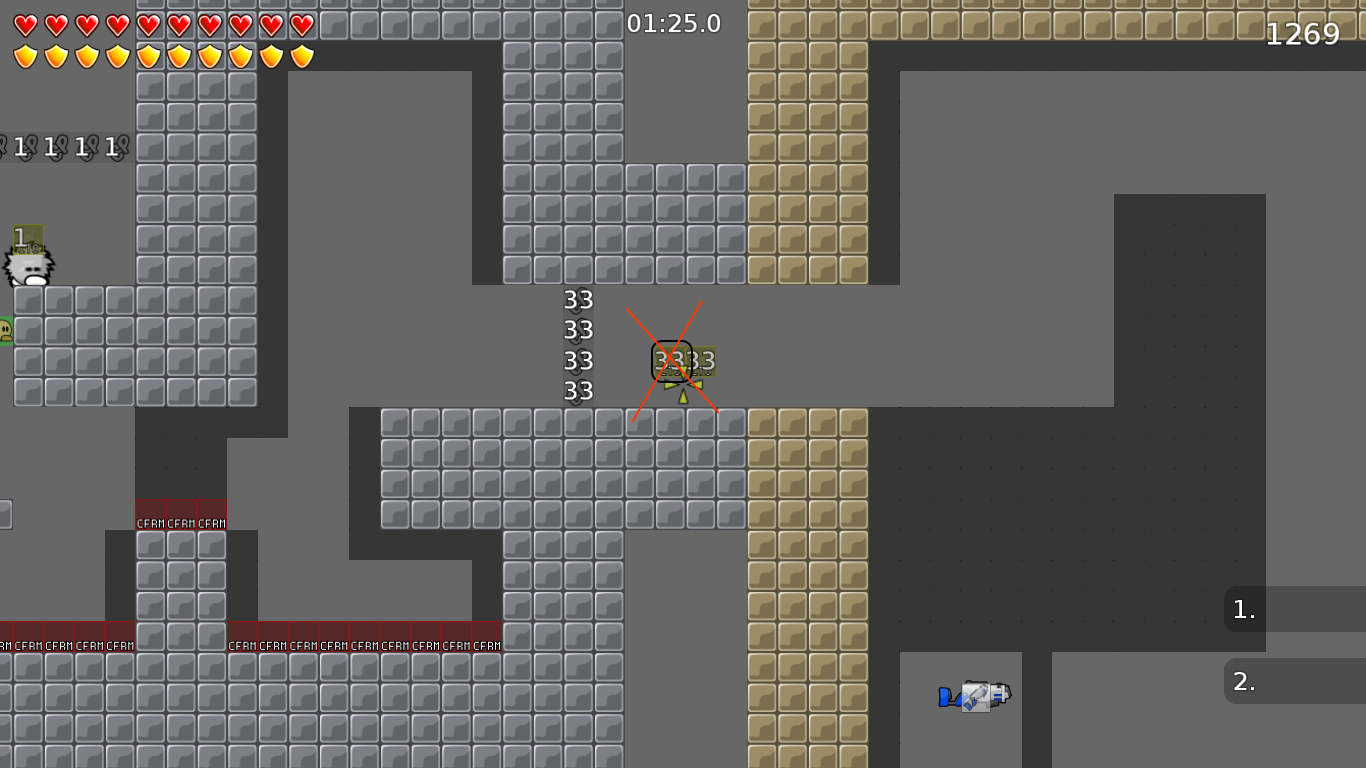Click the timer showing 01:25.0
The width and height of the screenshot is (1366, 768).
click(671, 23)
